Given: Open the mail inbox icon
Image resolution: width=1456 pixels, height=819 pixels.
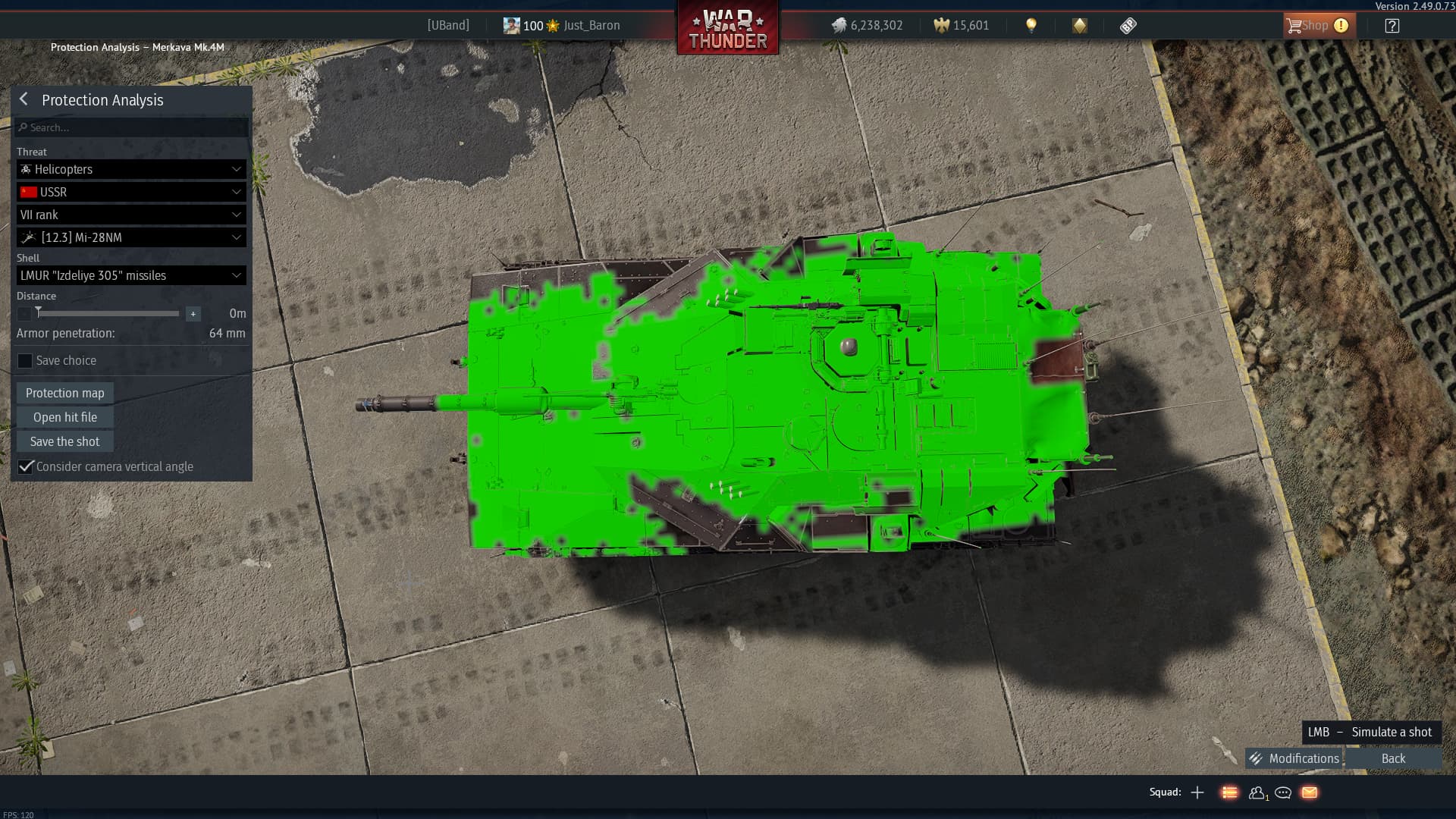Looking at the screenshot, I should [1310, 792].
